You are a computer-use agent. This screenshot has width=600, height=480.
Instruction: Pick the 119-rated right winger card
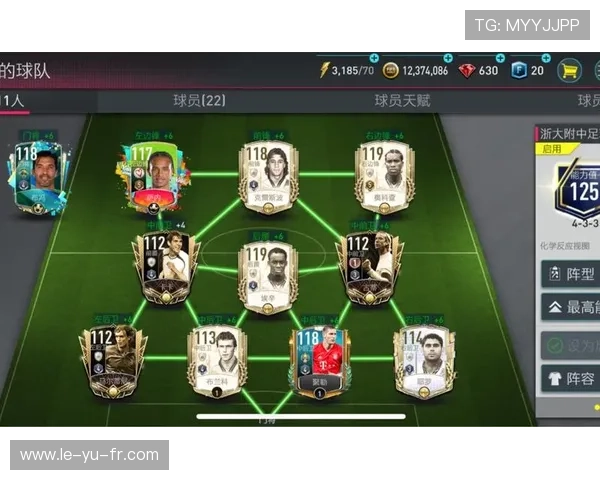click(x=384, y=176)
